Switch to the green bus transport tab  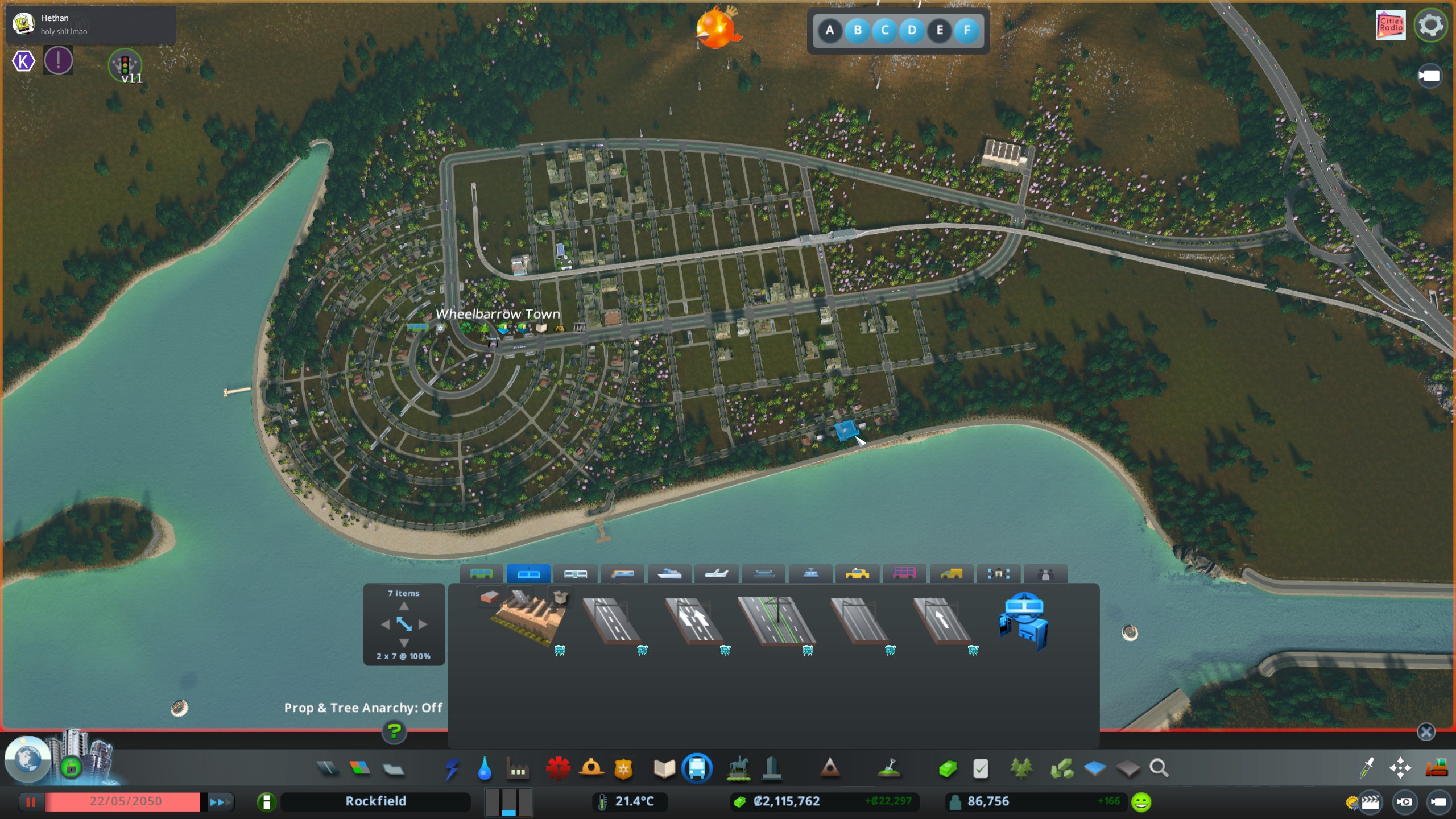click(x=481, y=574)
